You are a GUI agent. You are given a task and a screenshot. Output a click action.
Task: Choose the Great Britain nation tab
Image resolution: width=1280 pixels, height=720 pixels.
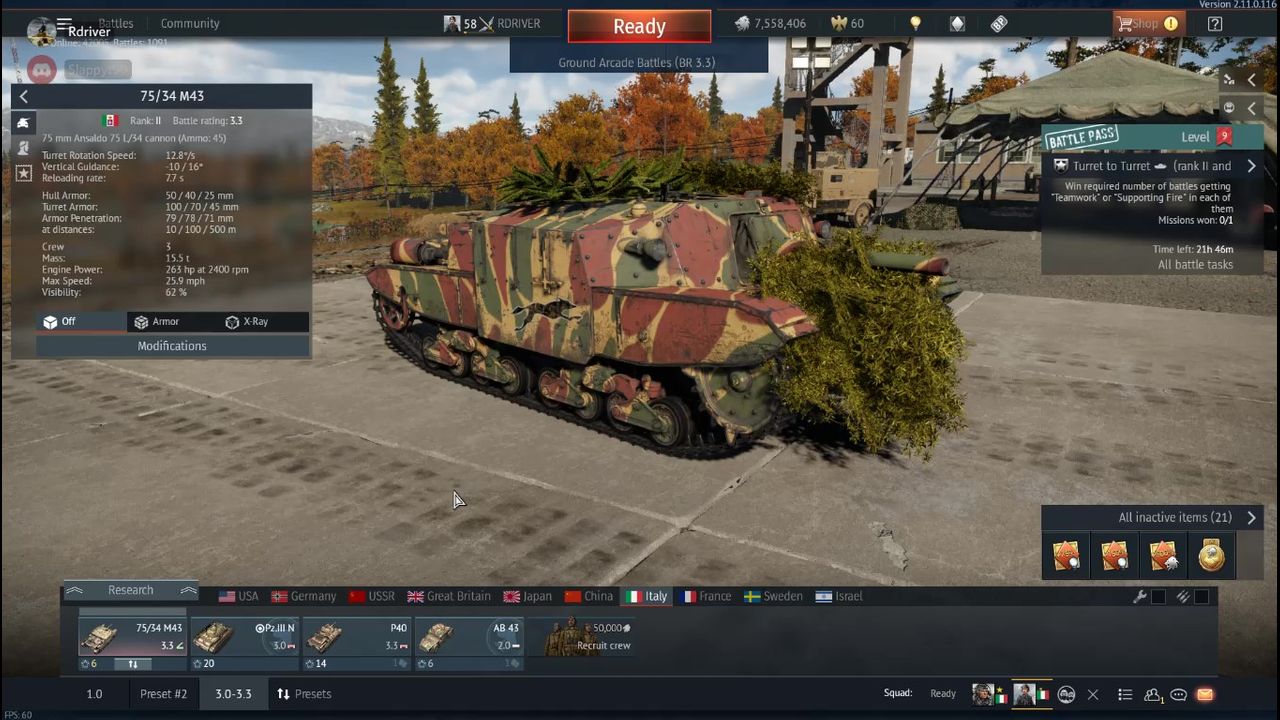pos(448,596)
